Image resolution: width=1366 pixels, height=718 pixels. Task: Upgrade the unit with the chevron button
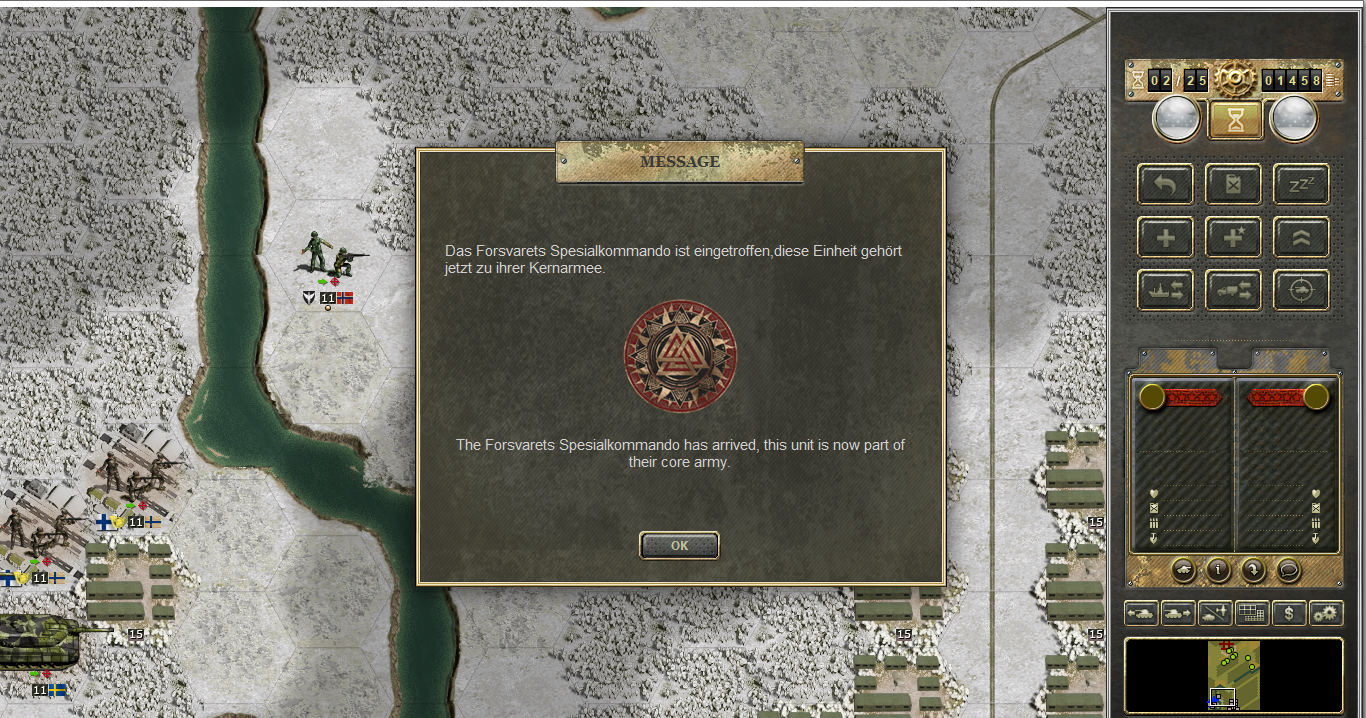click(1301, 237)
